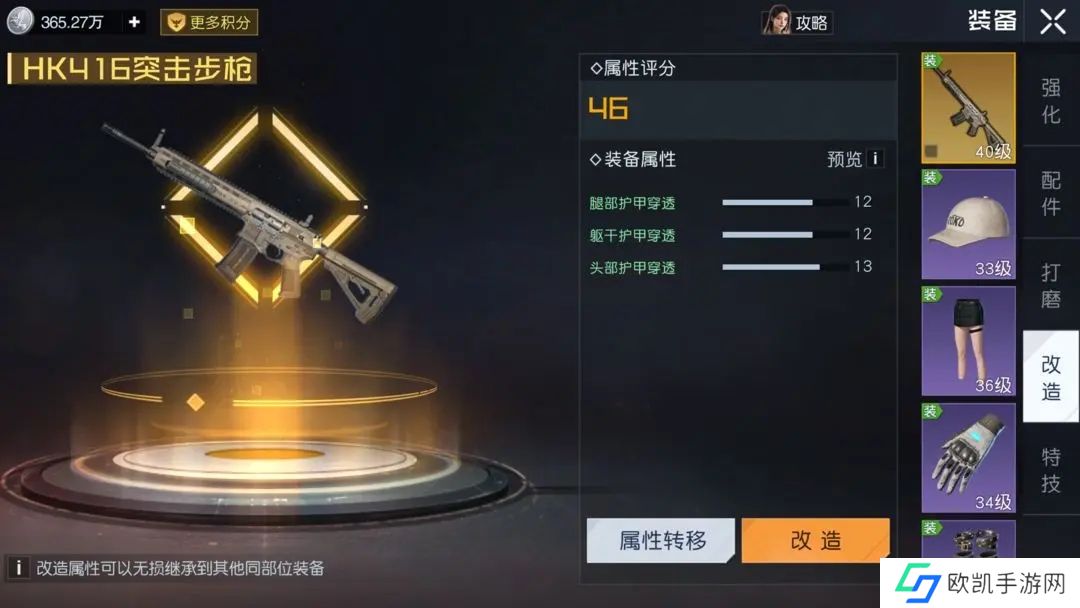Select the black shorts equipment slot
This screenshot has width=1080, height=608.
[967, 341]
